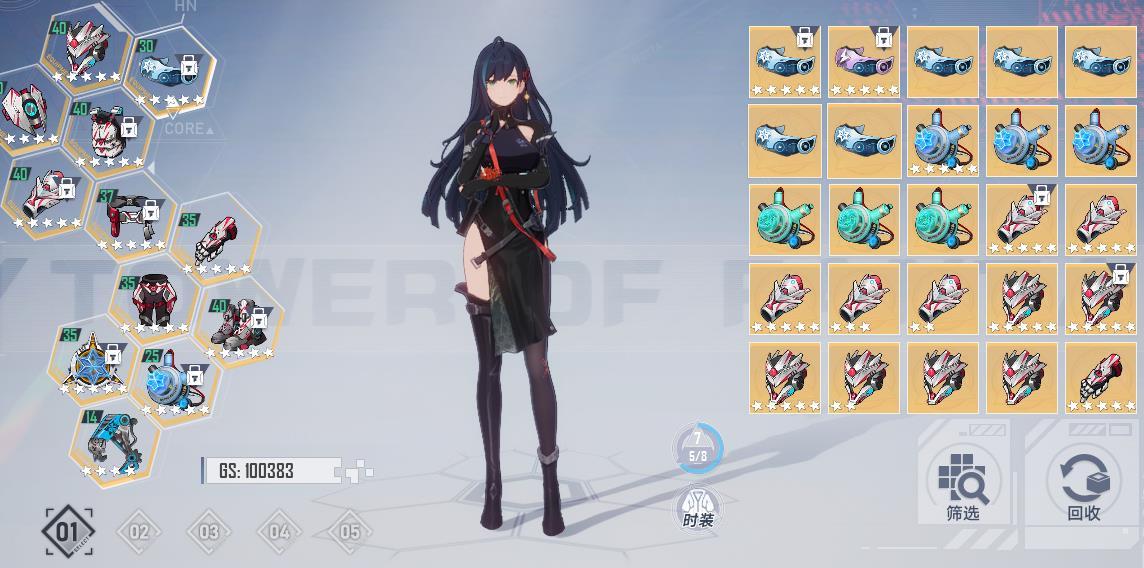Switch to equipment preset 03

(x=208, y=531)
